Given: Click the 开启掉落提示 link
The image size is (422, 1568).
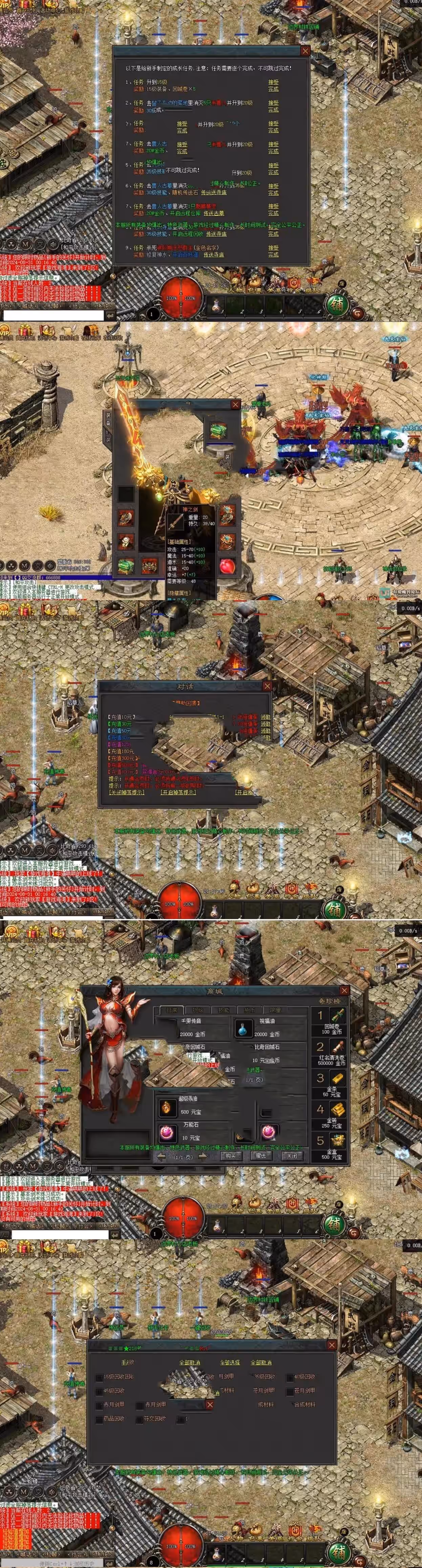Looking at the screenshot, I should [178, 792].
